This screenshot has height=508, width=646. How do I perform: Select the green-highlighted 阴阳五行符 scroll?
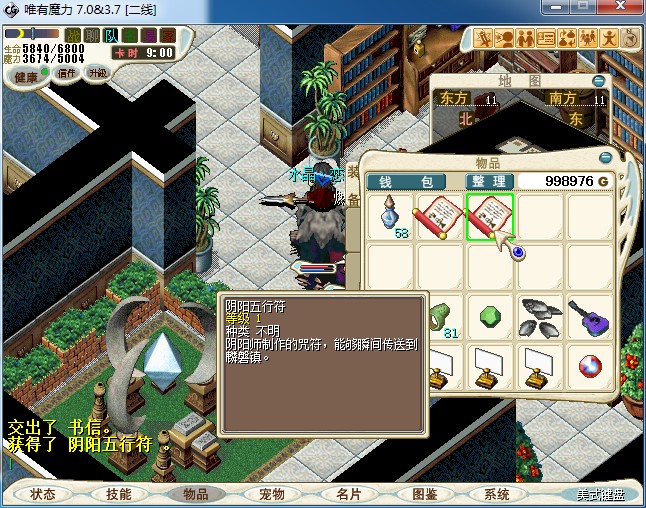pyautogui.click(x=490, y=216)
